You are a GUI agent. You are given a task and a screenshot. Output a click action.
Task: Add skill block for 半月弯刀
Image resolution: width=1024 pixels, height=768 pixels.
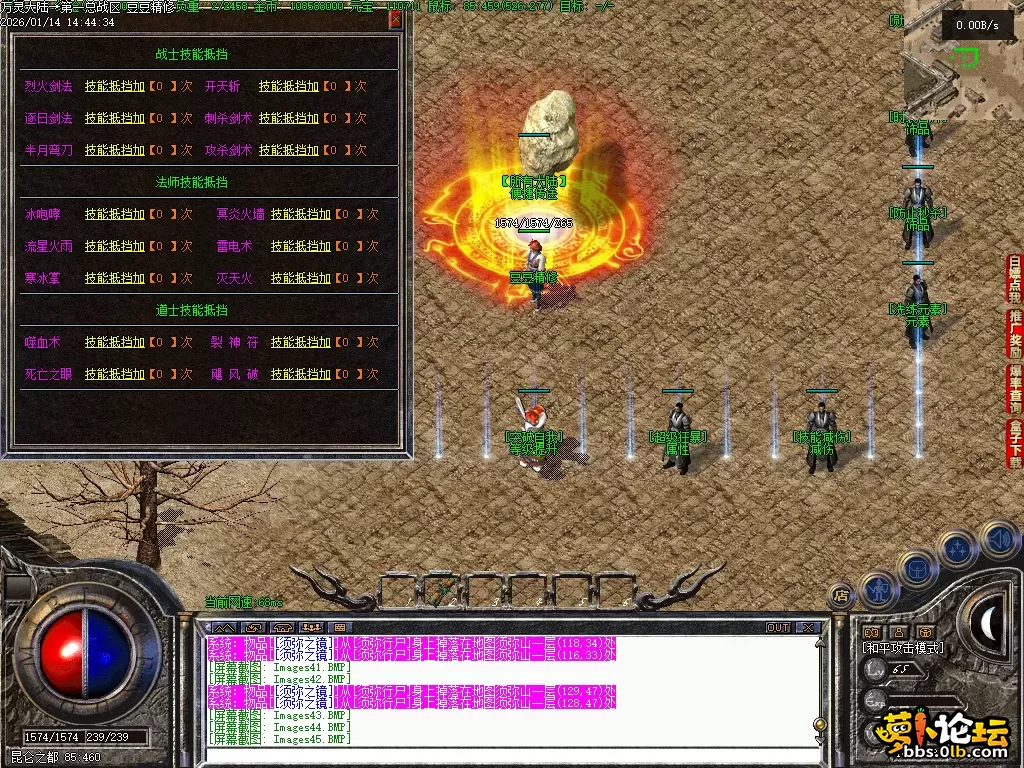click(x=115, y=150)
